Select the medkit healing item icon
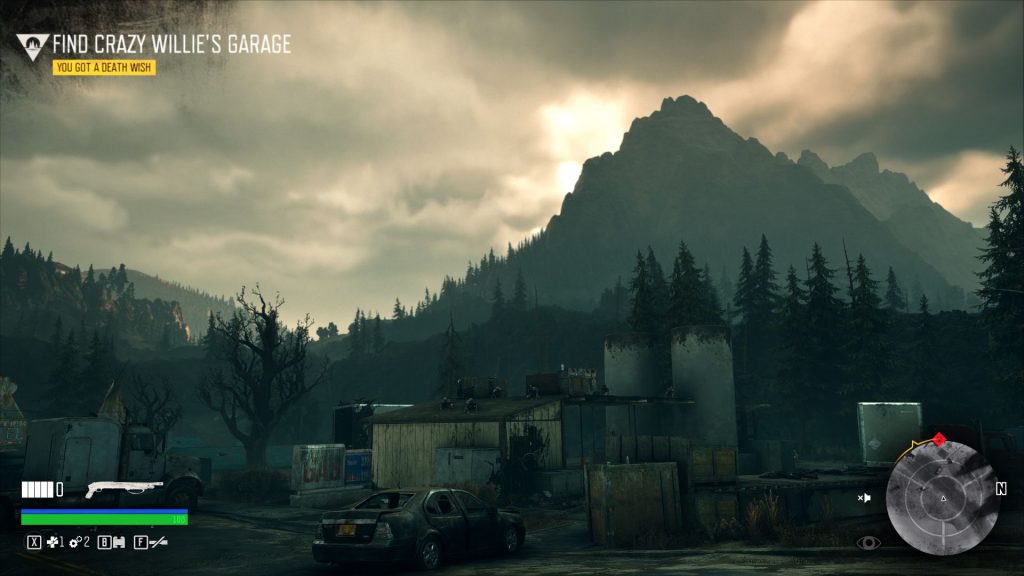The height and width of the screenshot is (576, 1024). (52, 542)
